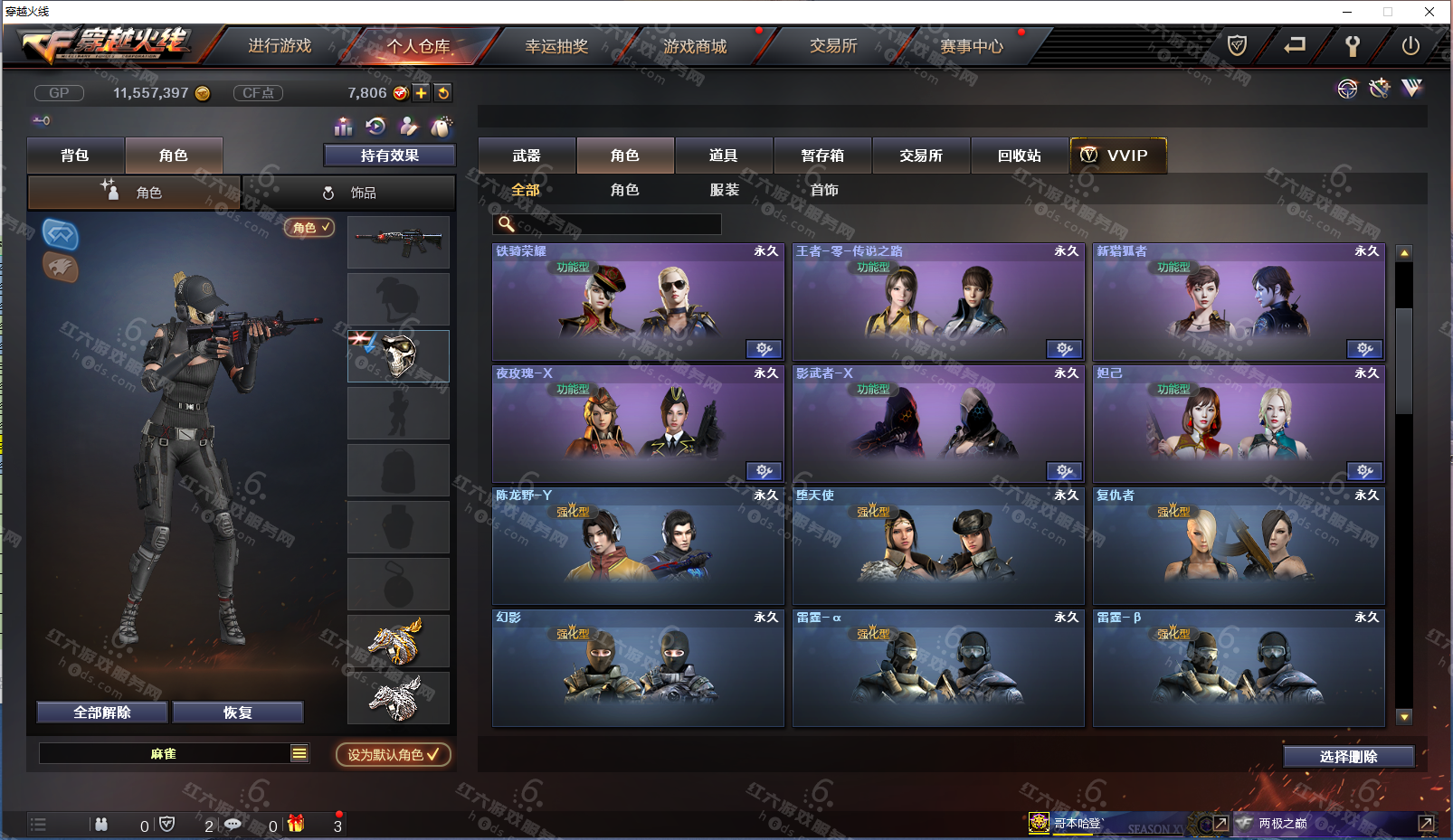Select the 饰品 accessories sub-tab
This screenshot has height=840, width=1453.
(x=349, y=193)
